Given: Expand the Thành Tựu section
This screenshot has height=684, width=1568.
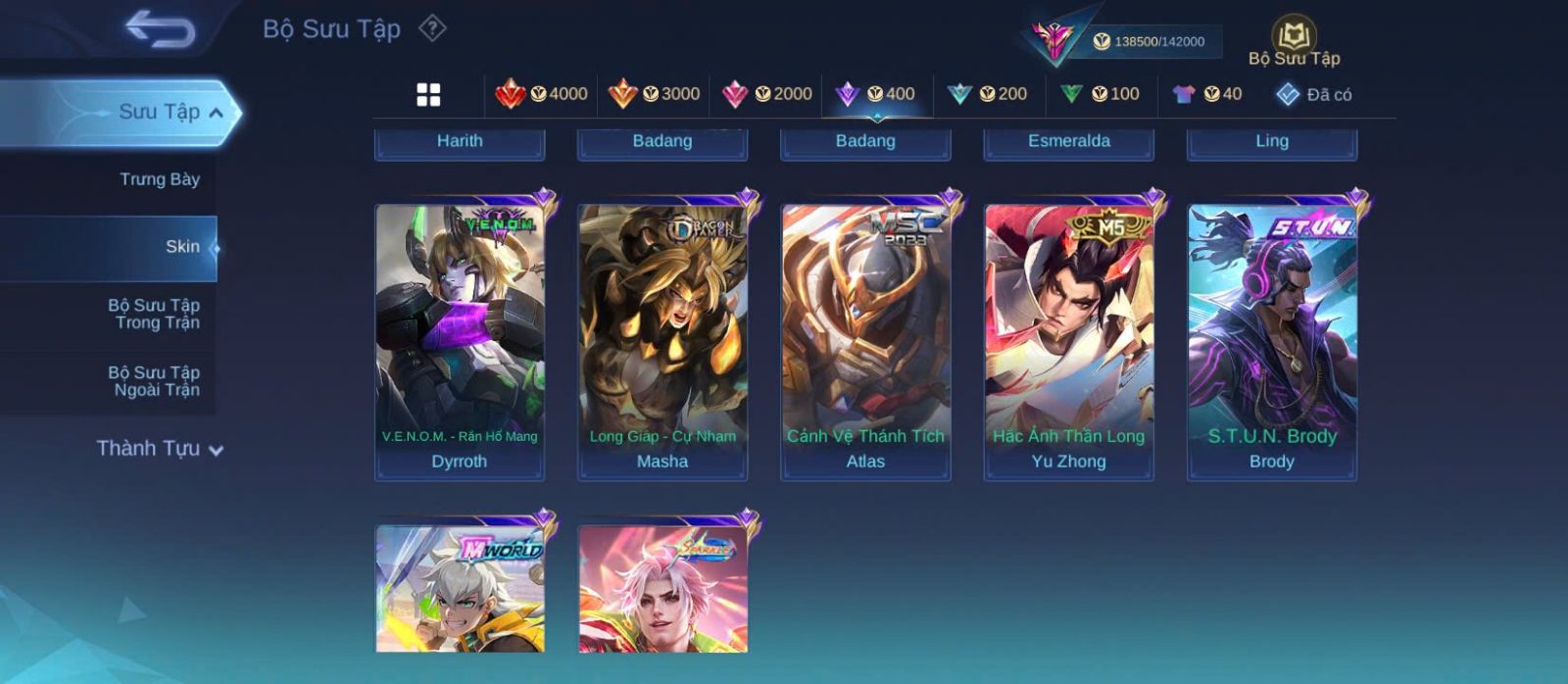Looking at the screenshot, I should tap(160, 449).
